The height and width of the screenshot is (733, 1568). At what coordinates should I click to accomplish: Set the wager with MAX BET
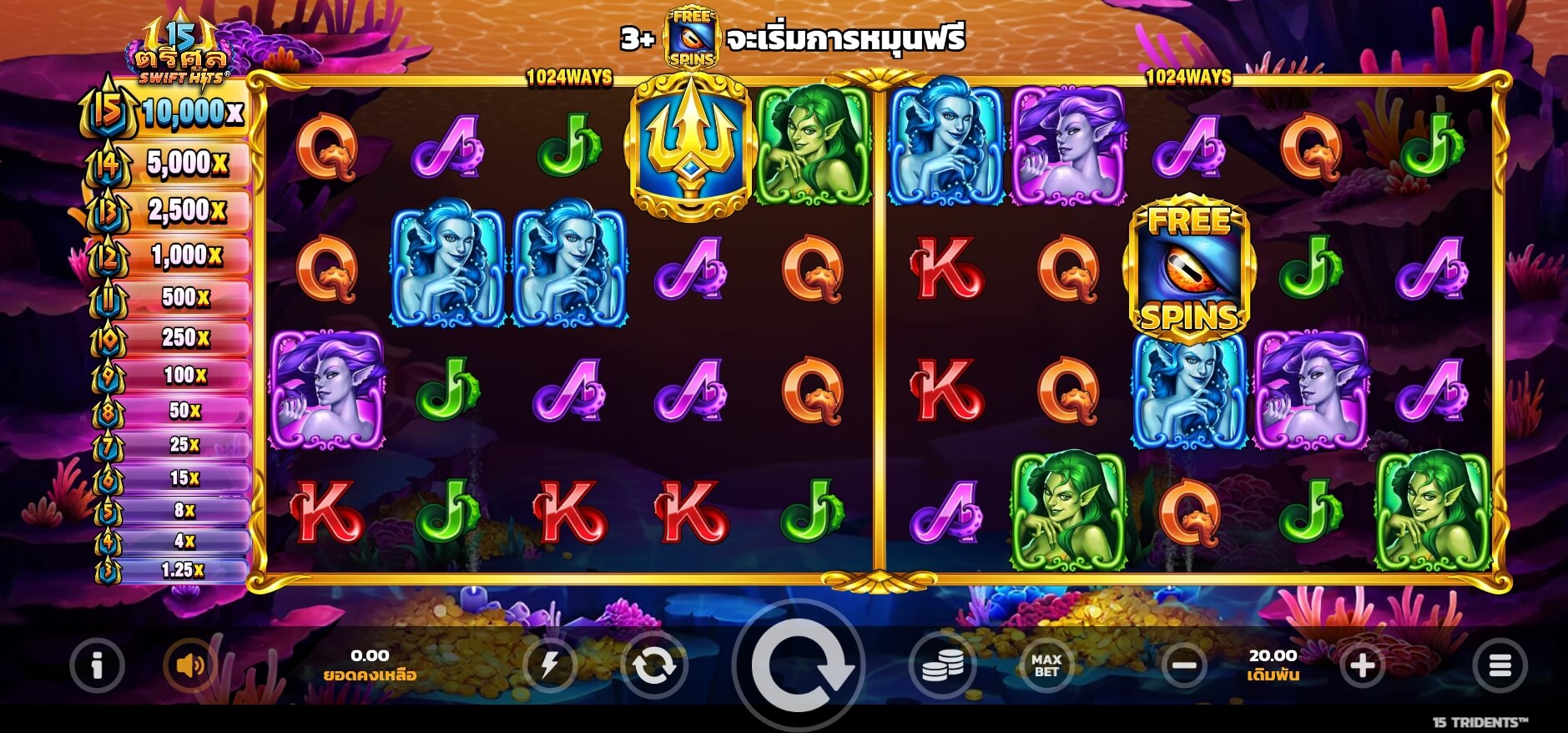pos(1046,665)
